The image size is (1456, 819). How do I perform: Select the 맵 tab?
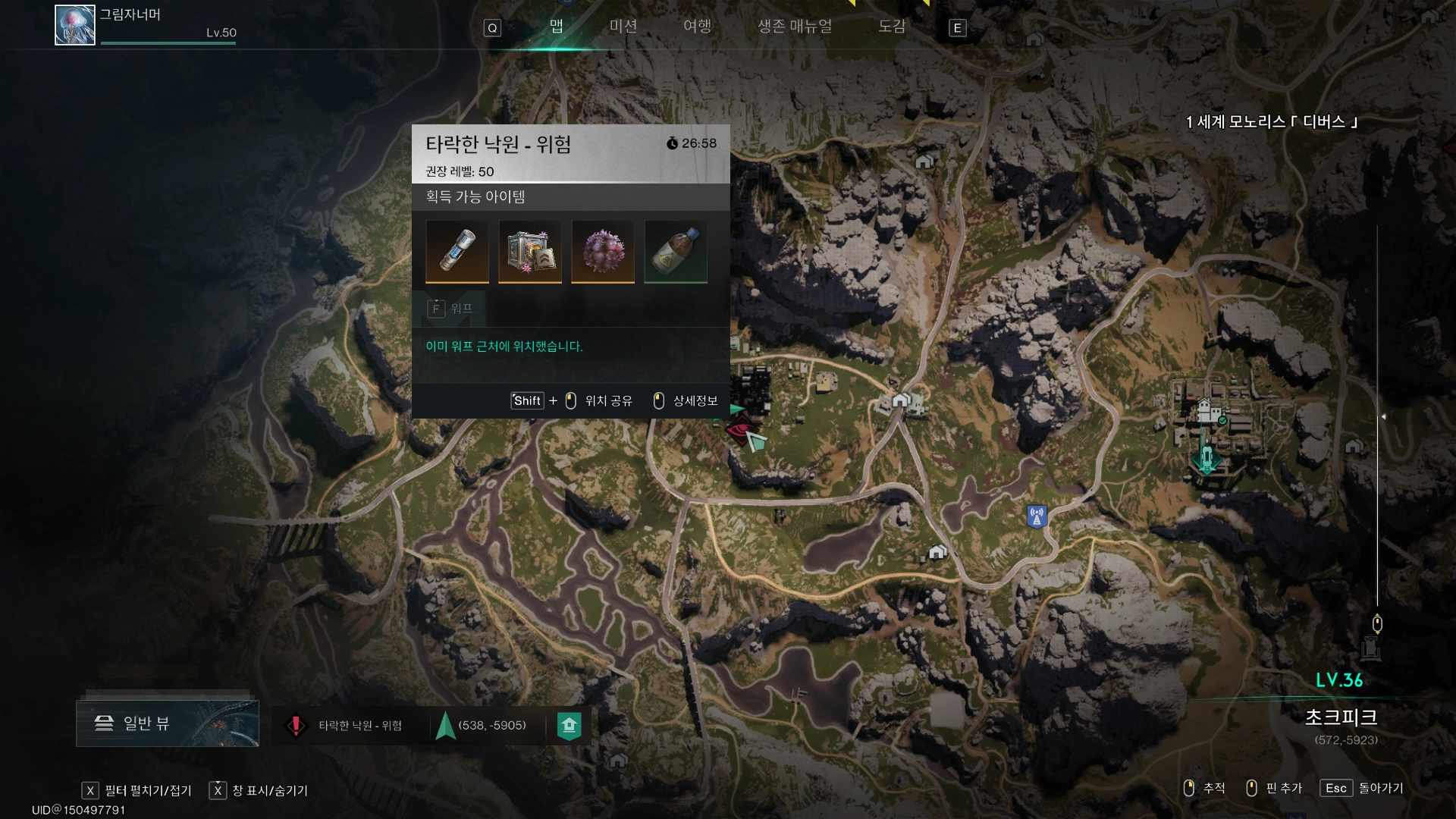pyautogui.click(x=557, y=27)
